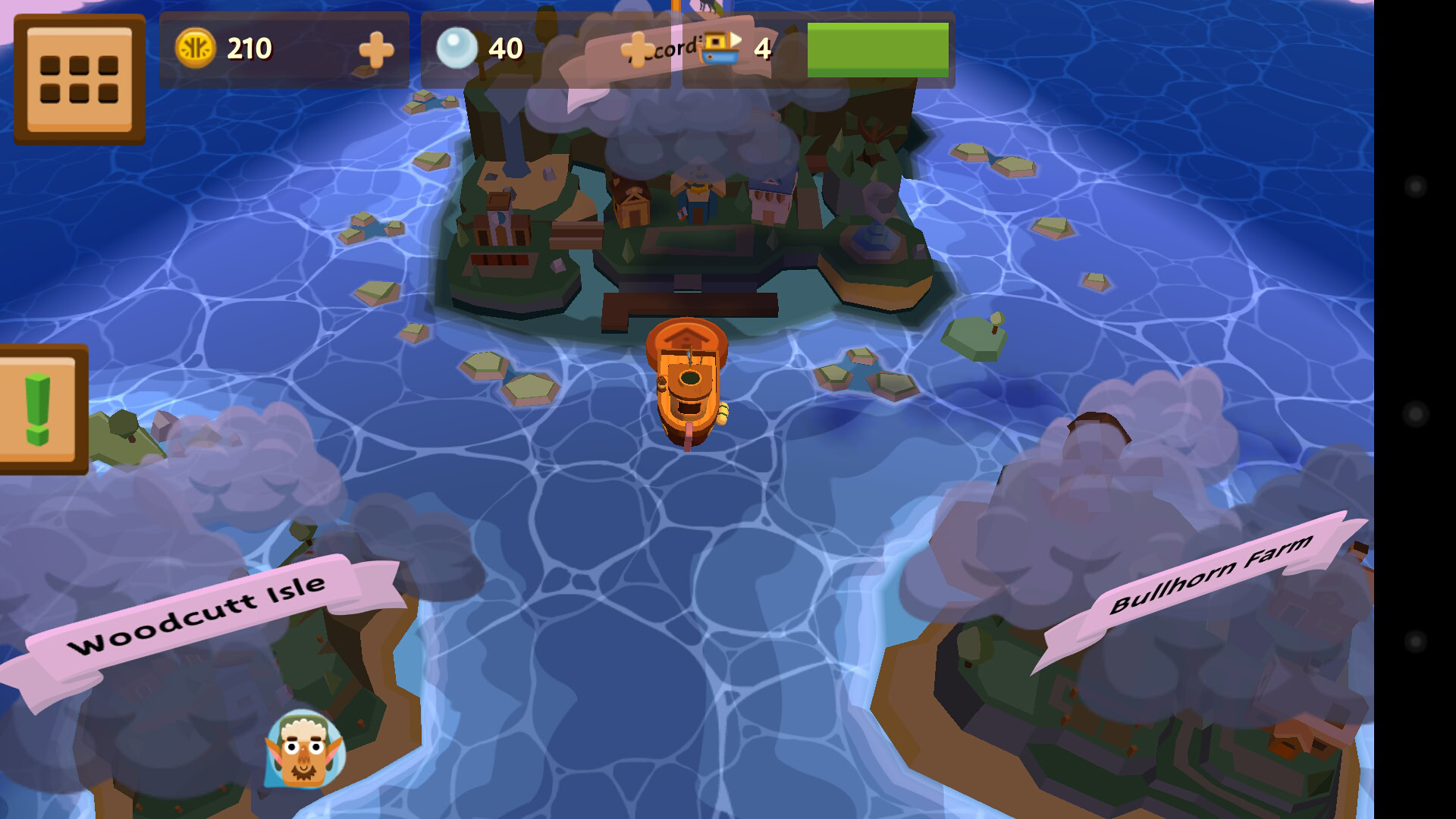Select the Woodcutt Isle banner

pos(199,614)
